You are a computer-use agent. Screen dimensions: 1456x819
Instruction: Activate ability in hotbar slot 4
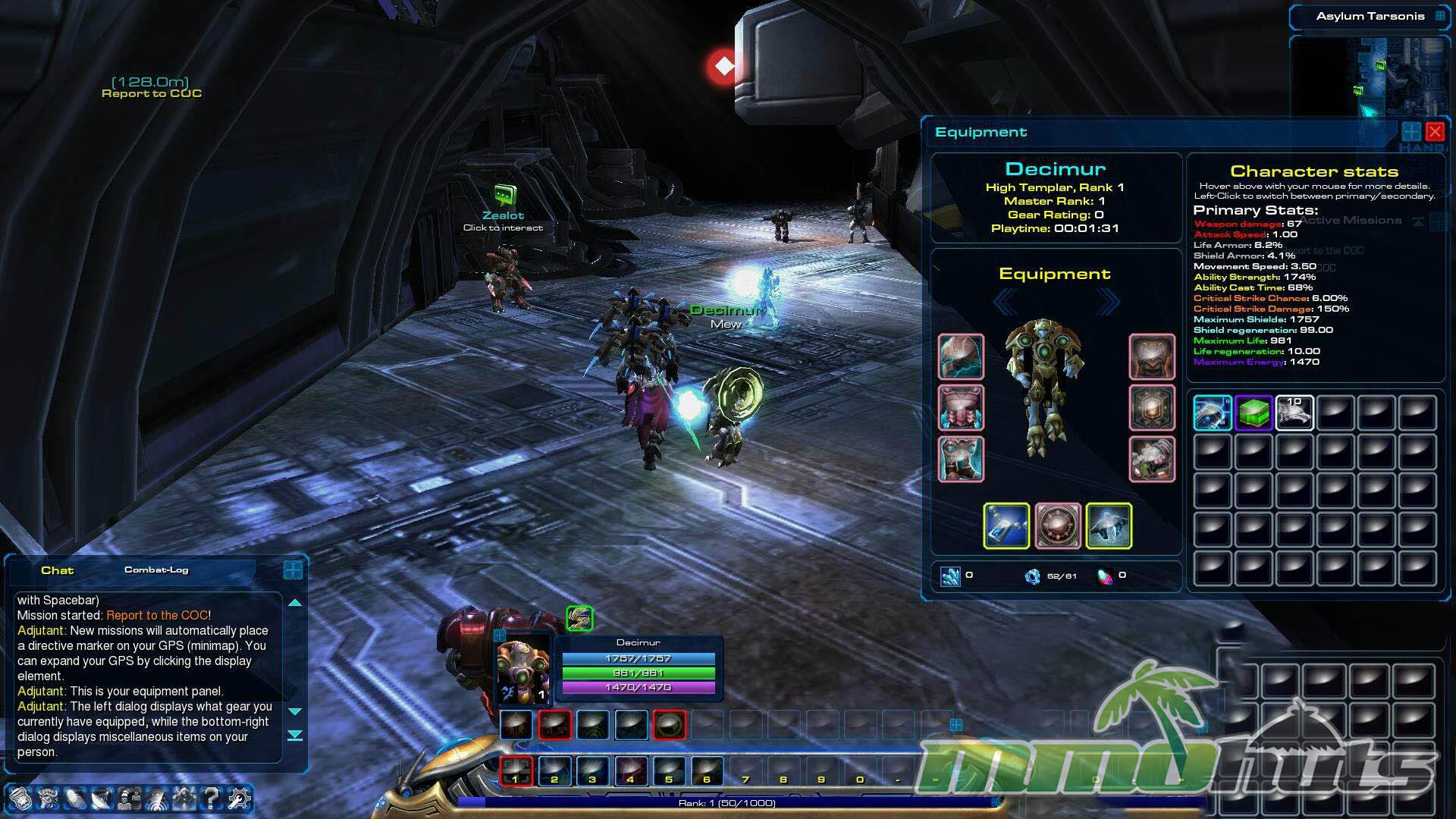(630, 770)
